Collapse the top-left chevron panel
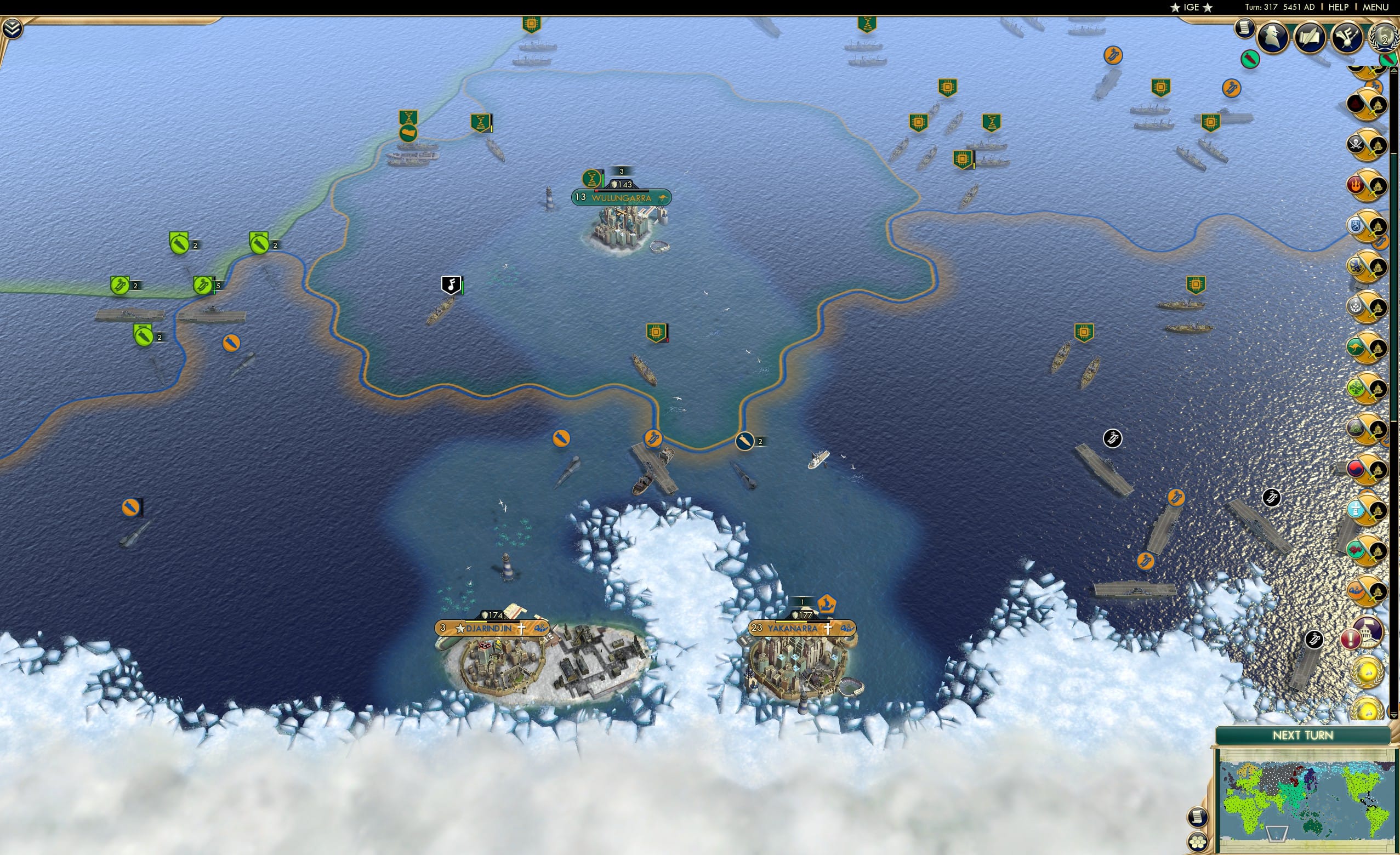Viewport: 1400px width, 855px height. pos(12,27)
